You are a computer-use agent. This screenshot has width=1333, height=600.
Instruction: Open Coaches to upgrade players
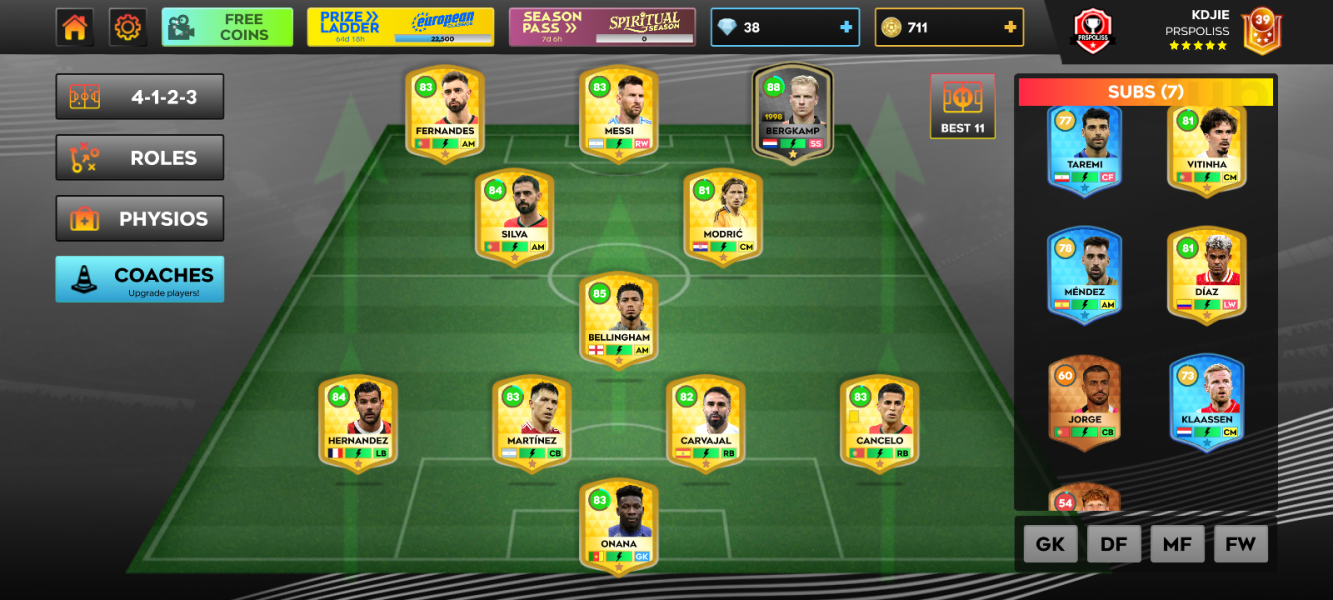140,279
